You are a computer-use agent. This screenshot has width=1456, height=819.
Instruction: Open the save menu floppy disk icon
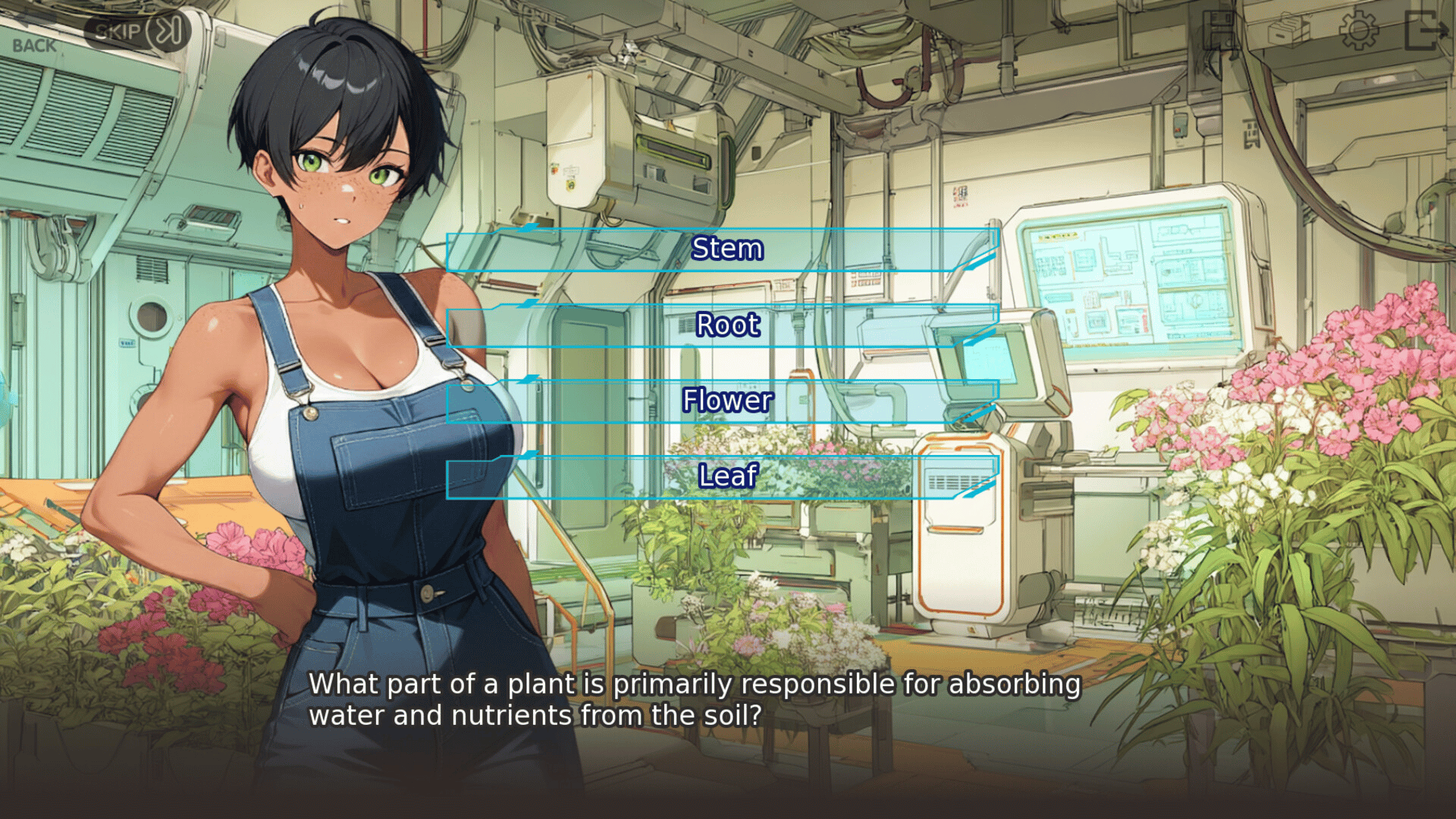pyautogui.click(x=1220, y=31)
